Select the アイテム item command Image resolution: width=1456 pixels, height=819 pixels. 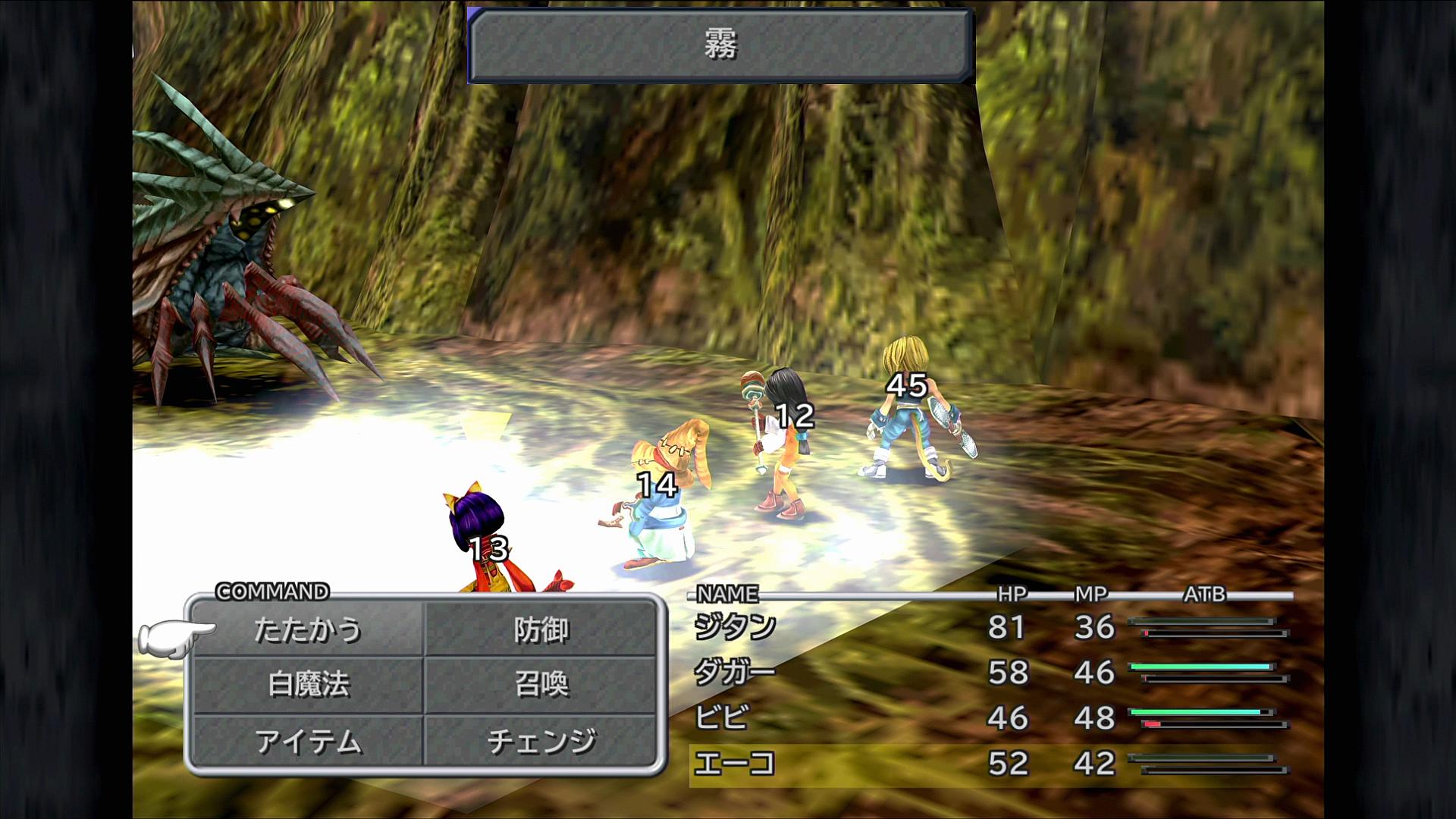point(307,741)
